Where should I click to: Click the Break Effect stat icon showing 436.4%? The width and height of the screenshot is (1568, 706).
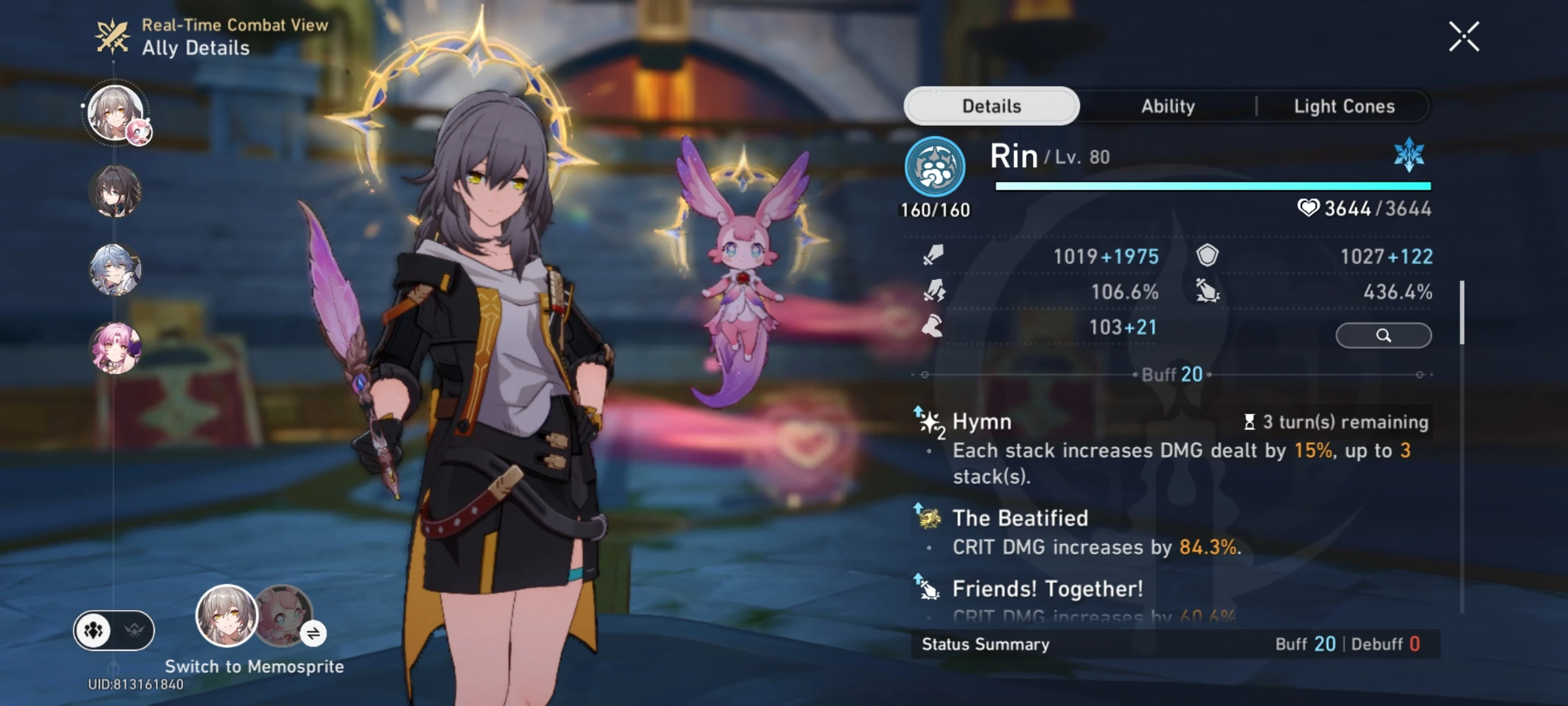tap(1209, 292)
